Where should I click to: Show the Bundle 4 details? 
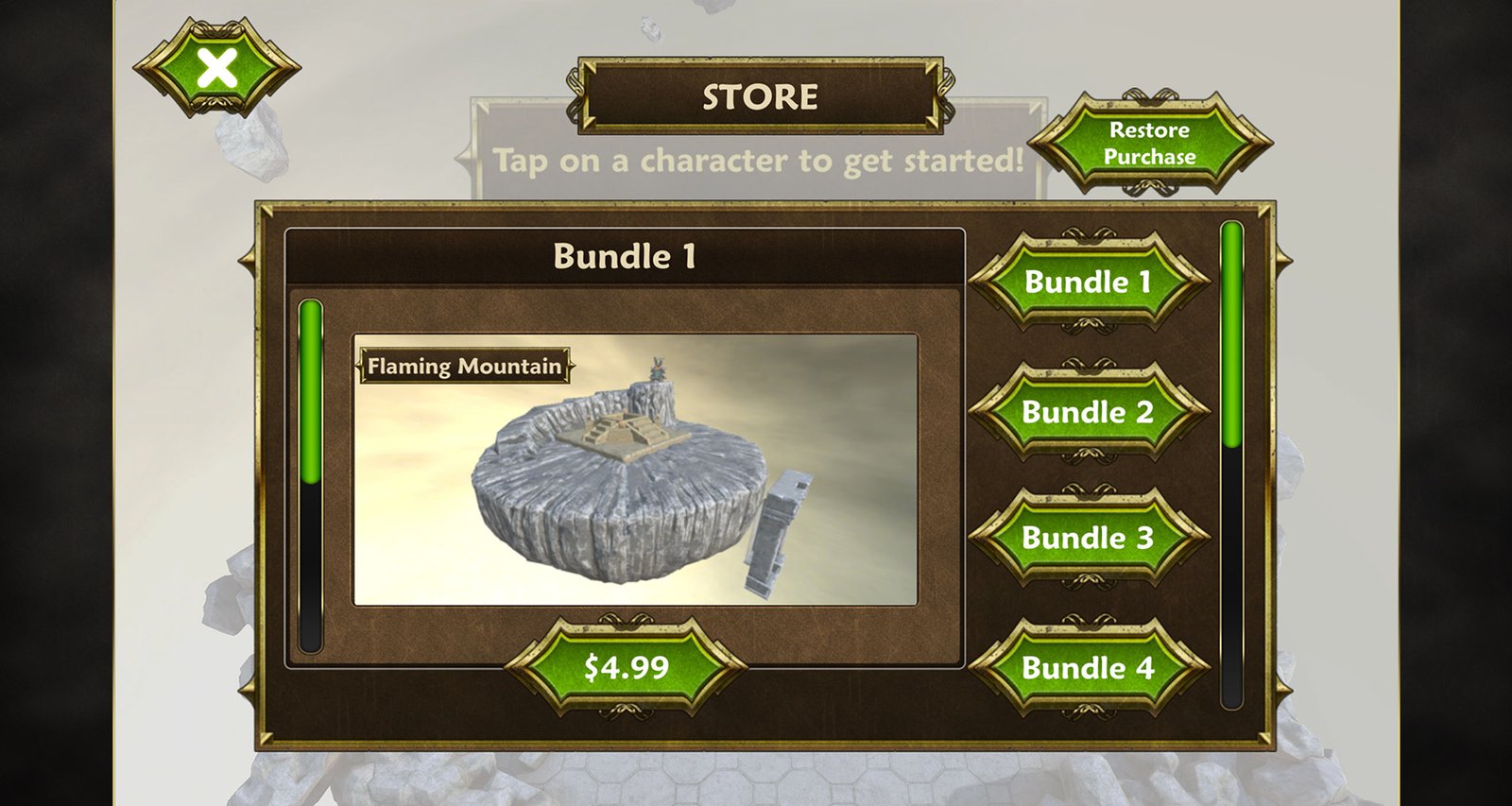click(x=1088, y=668)
